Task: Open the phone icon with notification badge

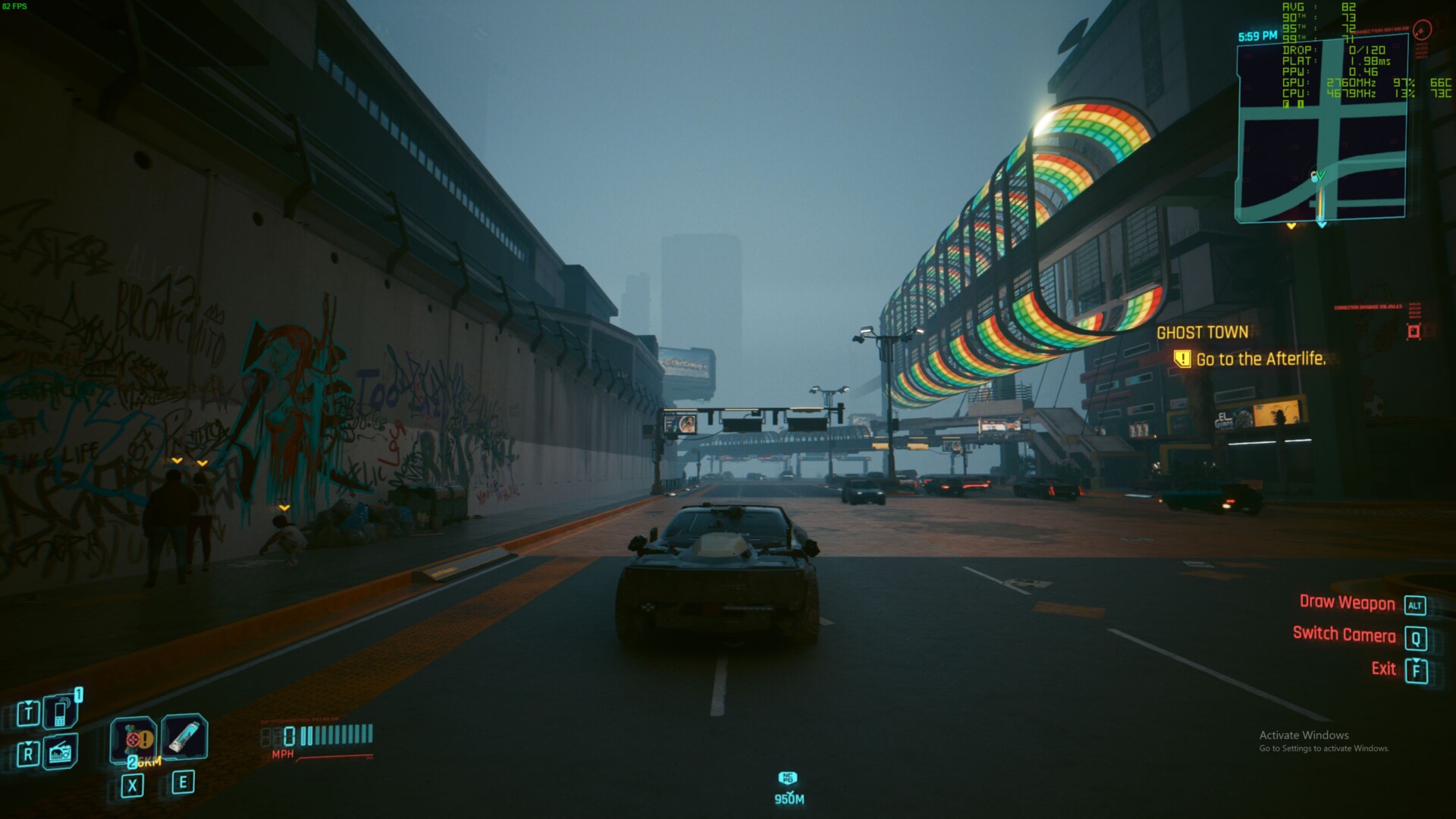Action: [x=61, y=711]
